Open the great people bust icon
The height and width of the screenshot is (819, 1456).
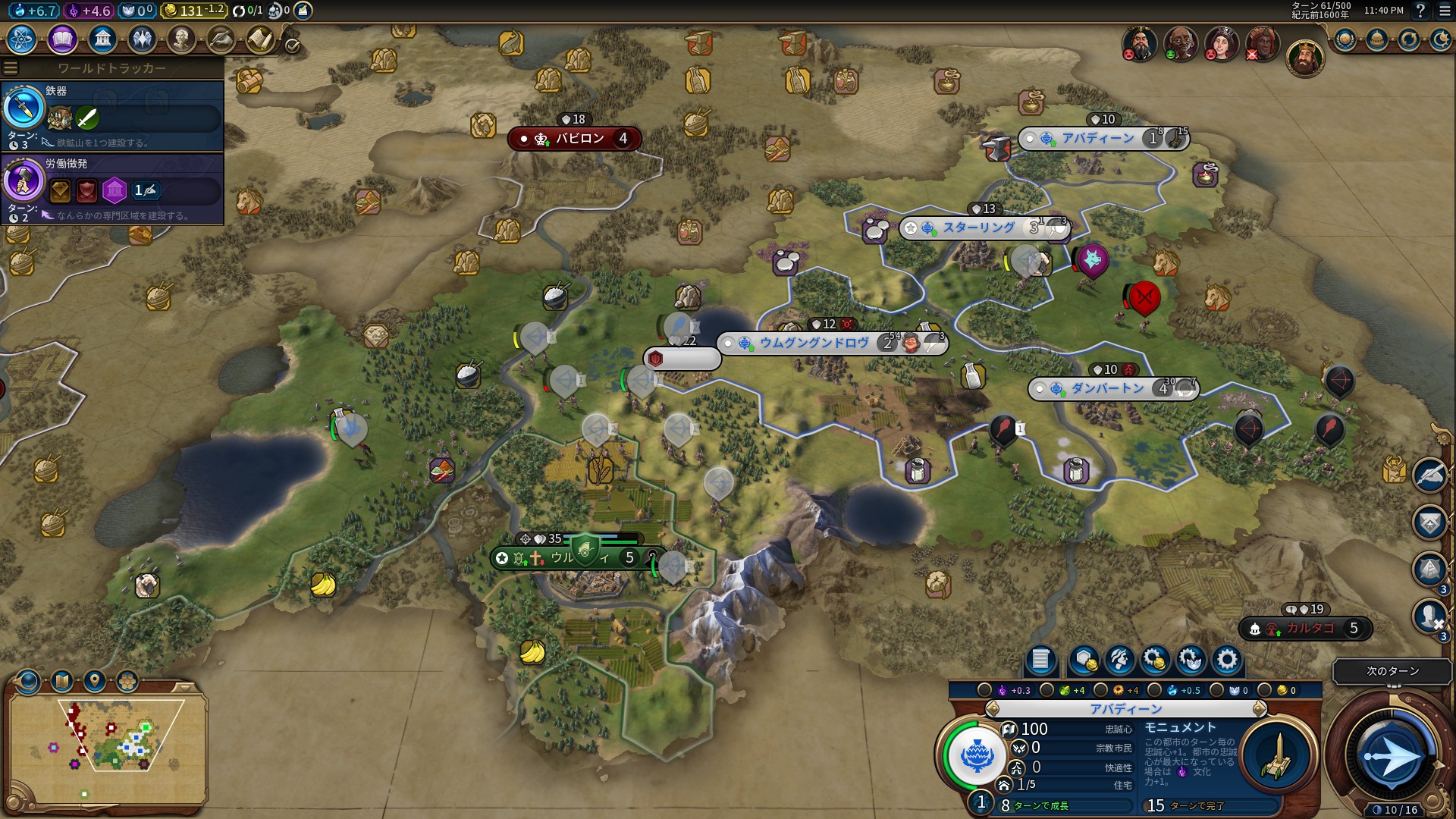coord(181,39)
